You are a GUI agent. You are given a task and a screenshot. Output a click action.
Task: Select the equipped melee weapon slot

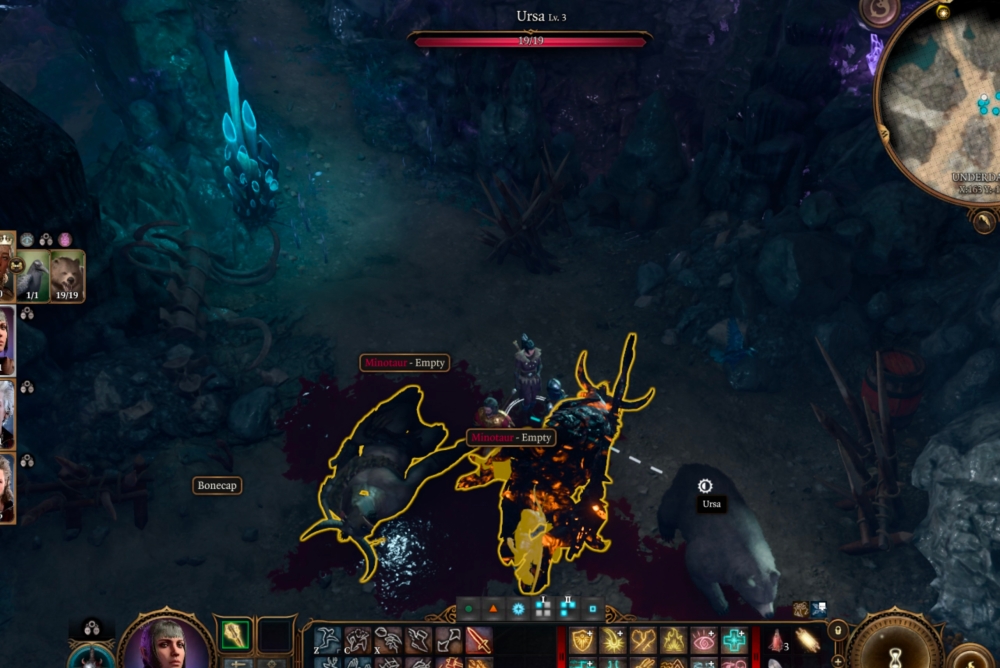click(235, 635)
